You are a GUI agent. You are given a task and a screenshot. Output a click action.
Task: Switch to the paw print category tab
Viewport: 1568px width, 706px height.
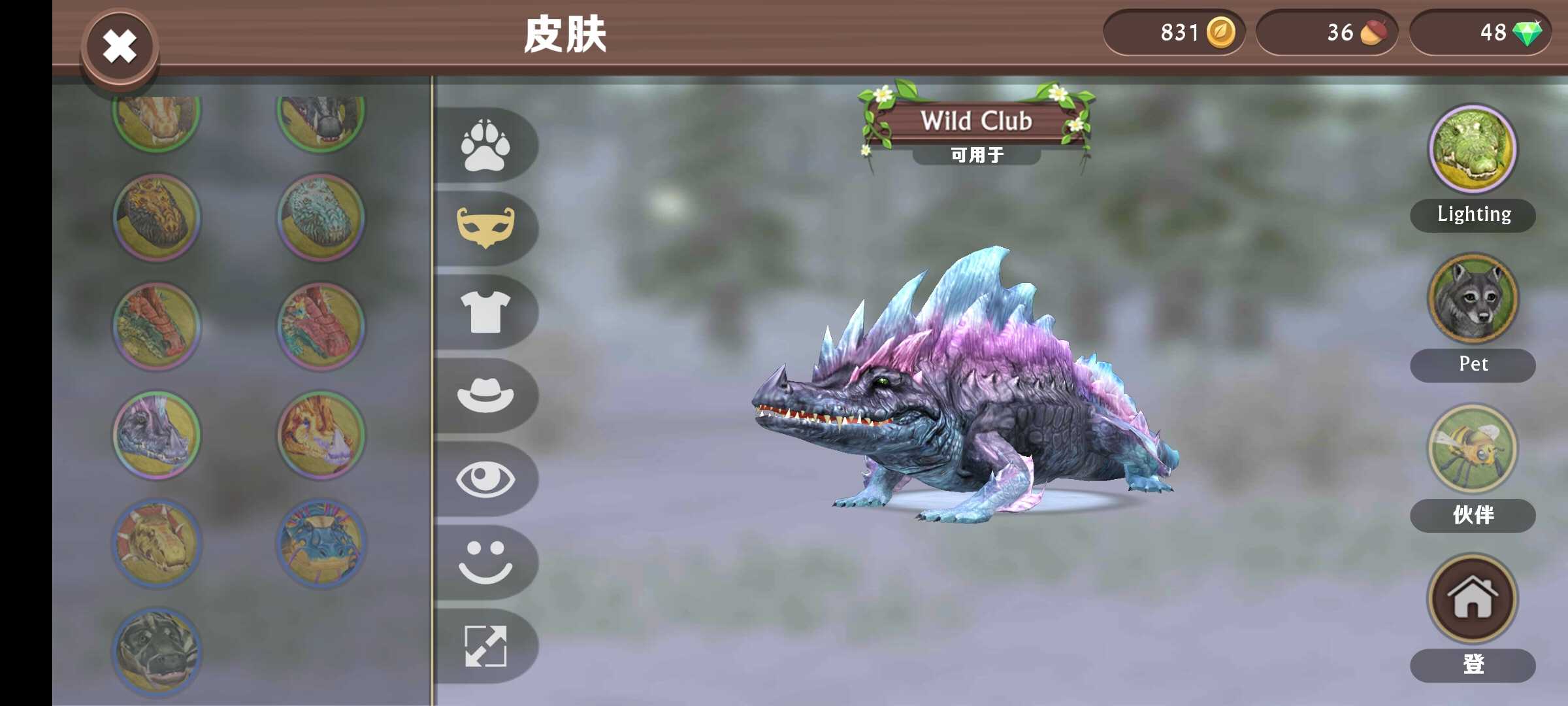click(x=485, y=145)
